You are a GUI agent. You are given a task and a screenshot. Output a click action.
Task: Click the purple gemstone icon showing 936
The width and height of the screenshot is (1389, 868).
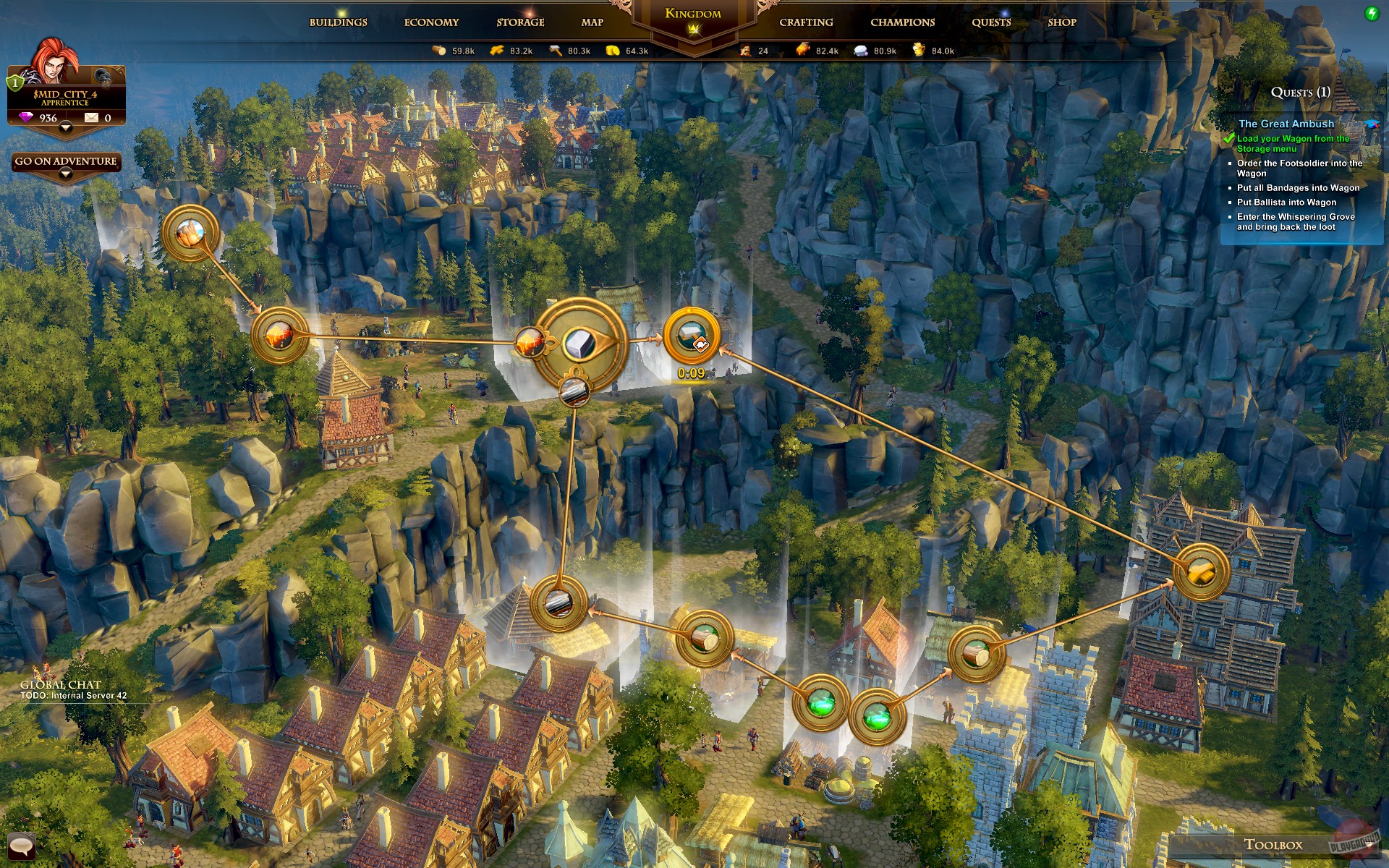[x=26, y=116]
